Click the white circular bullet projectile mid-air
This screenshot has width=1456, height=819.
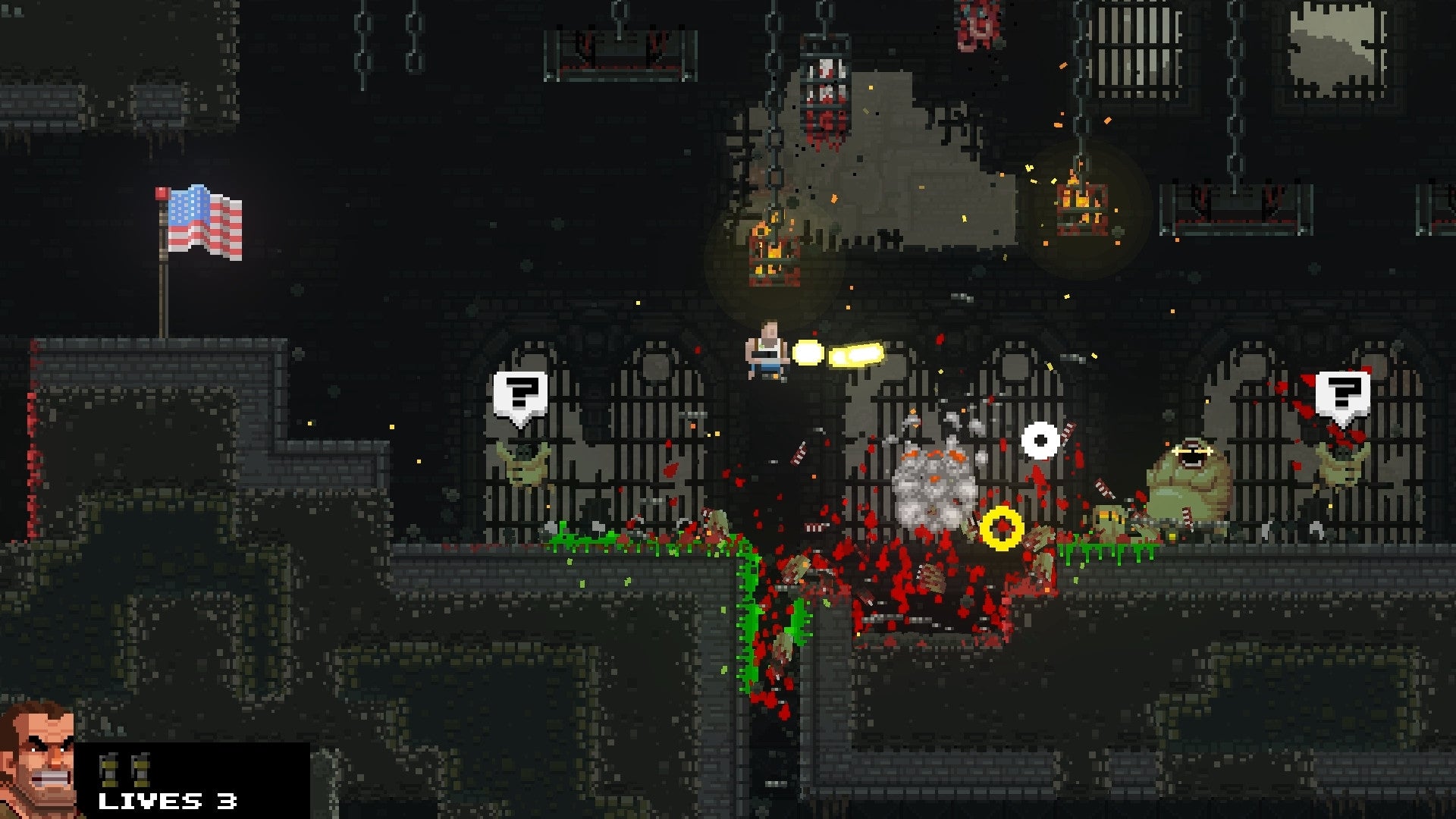(1039, 443)
